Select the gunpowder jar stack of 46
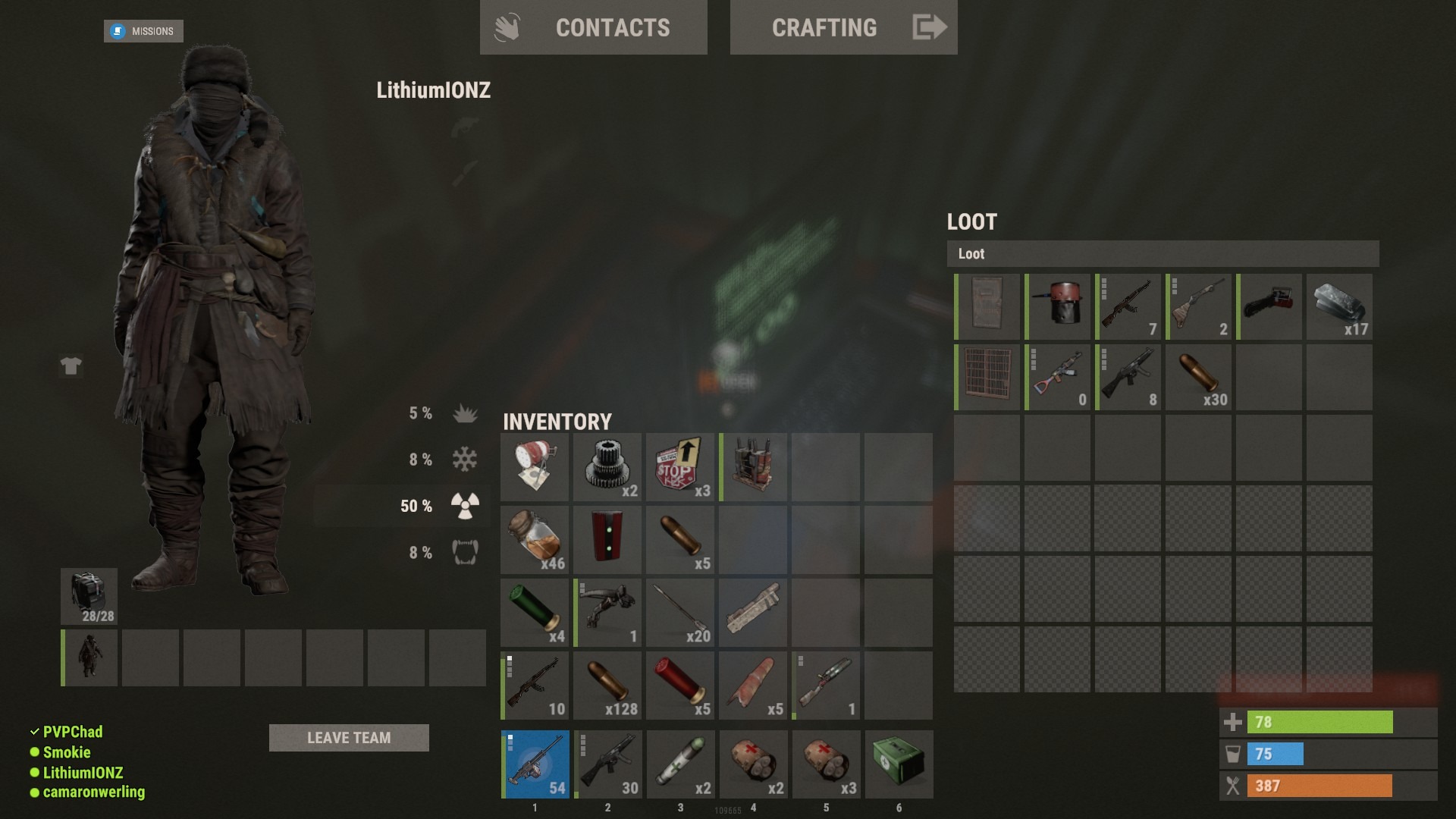Viewport: 1456px width, 819px height. coord(535,539)
